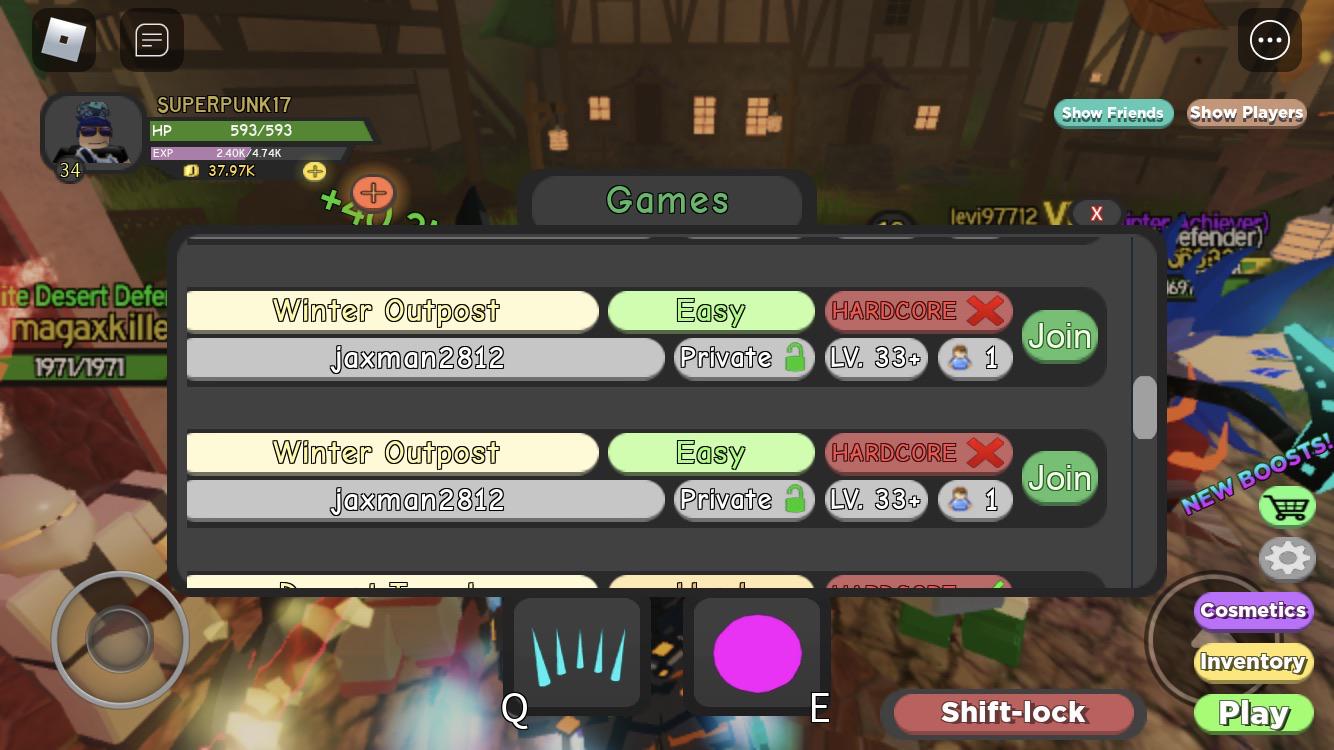1334x750 pixels.
Task: Open the settings gear icon
Action: point(1287,559)
